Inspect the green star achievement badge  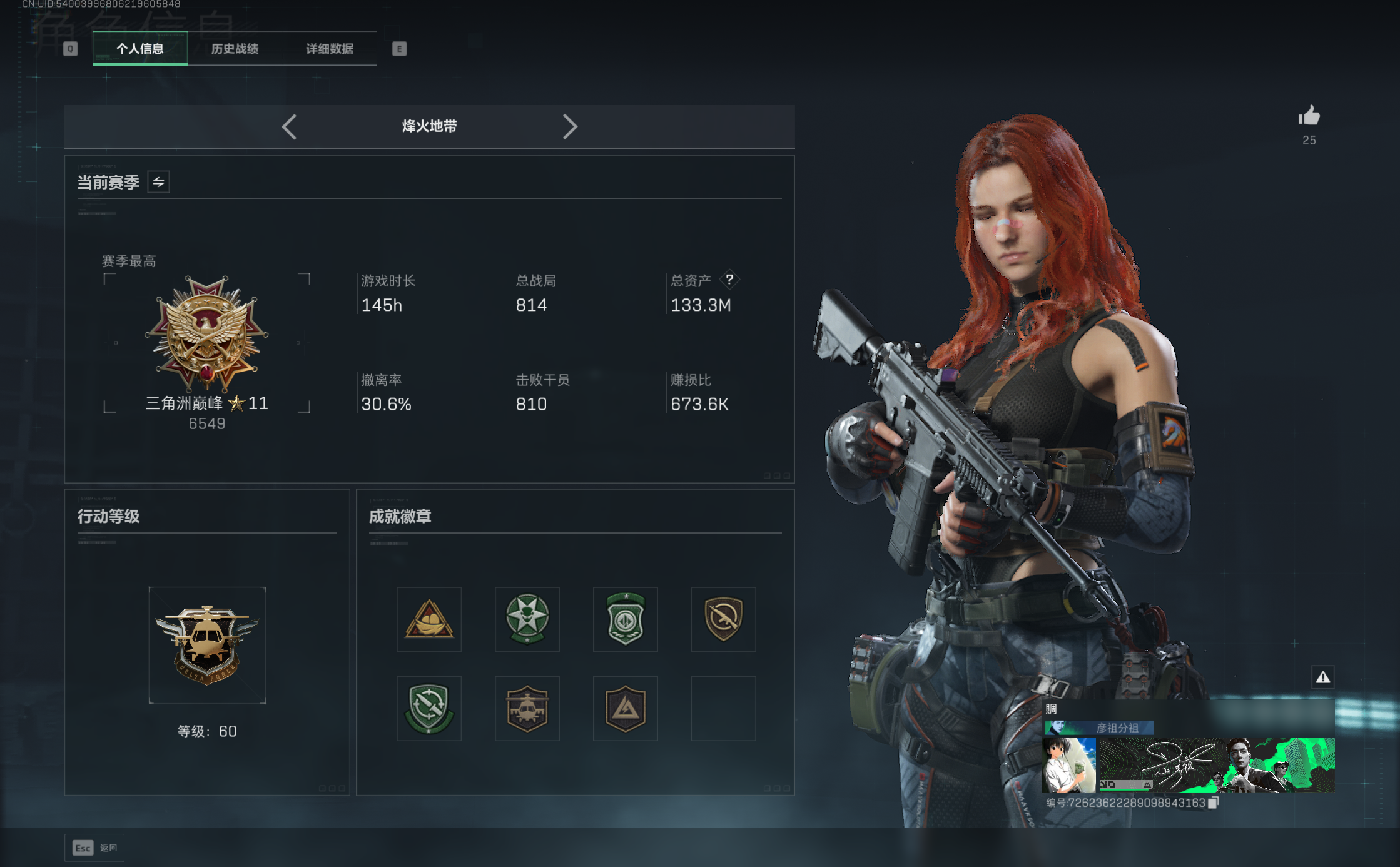[527, 619]
